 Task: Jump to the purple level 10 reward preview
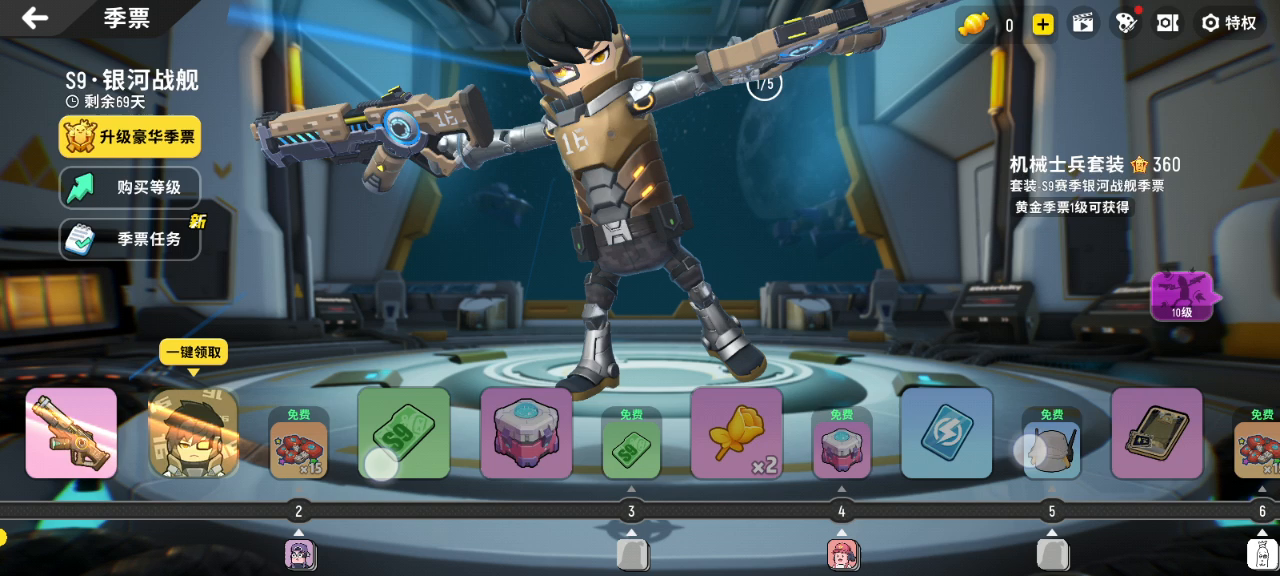click(1183, 297)
